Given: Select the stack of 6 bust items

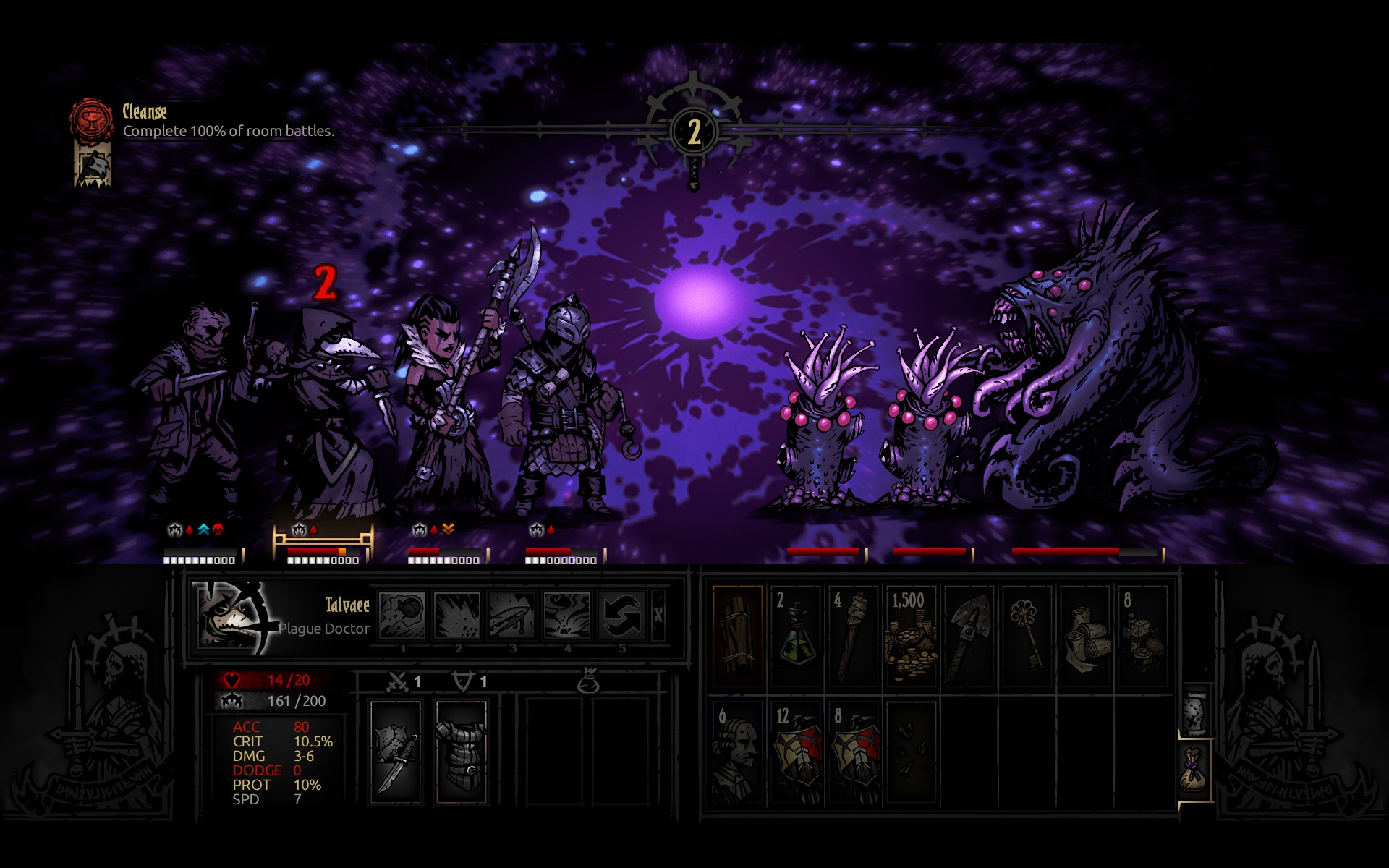Looking at the screenshot, I should (x=738, y=752).
